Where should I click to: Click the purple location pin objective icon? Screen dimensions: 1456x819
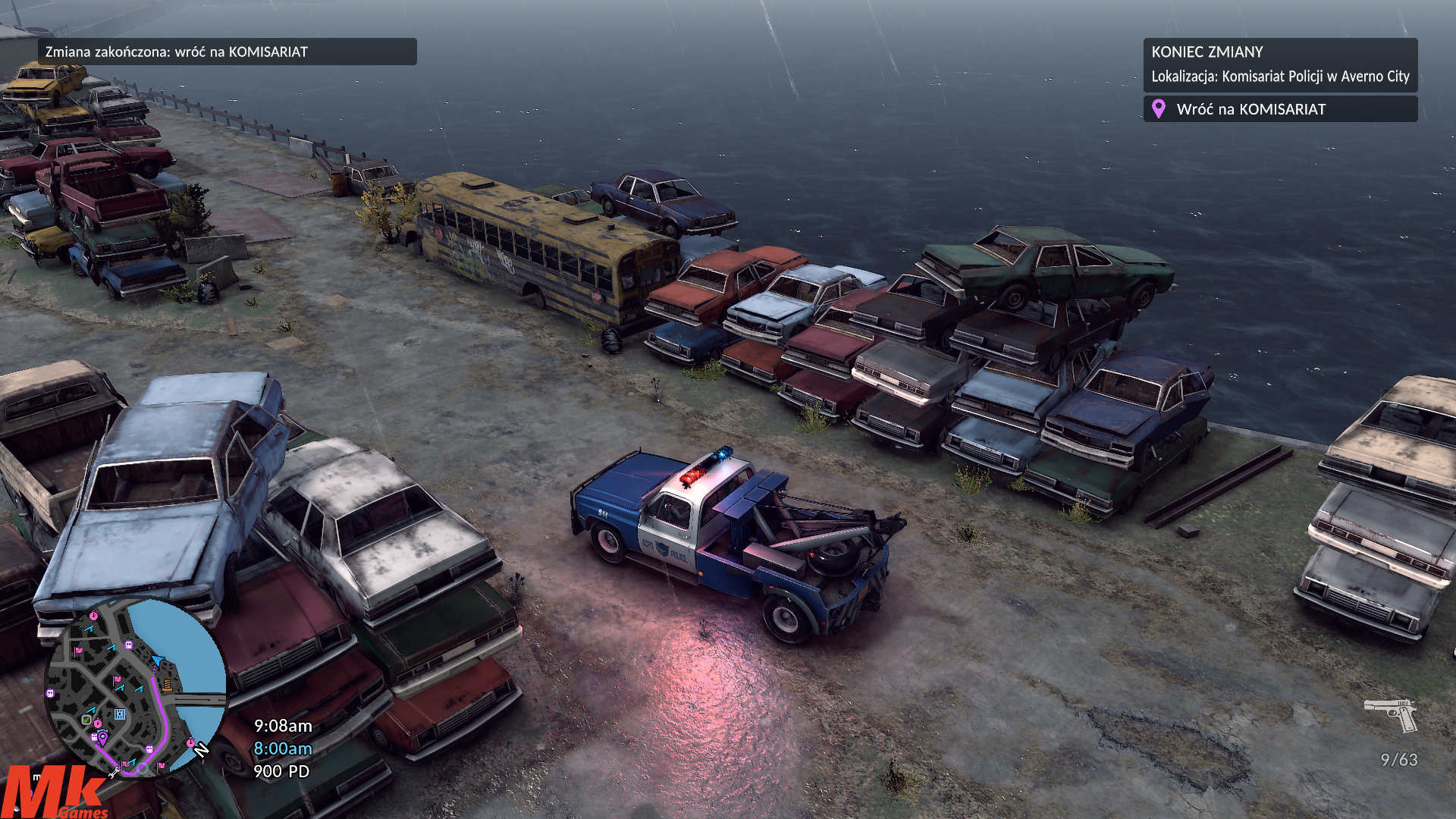click(1158, 109)
